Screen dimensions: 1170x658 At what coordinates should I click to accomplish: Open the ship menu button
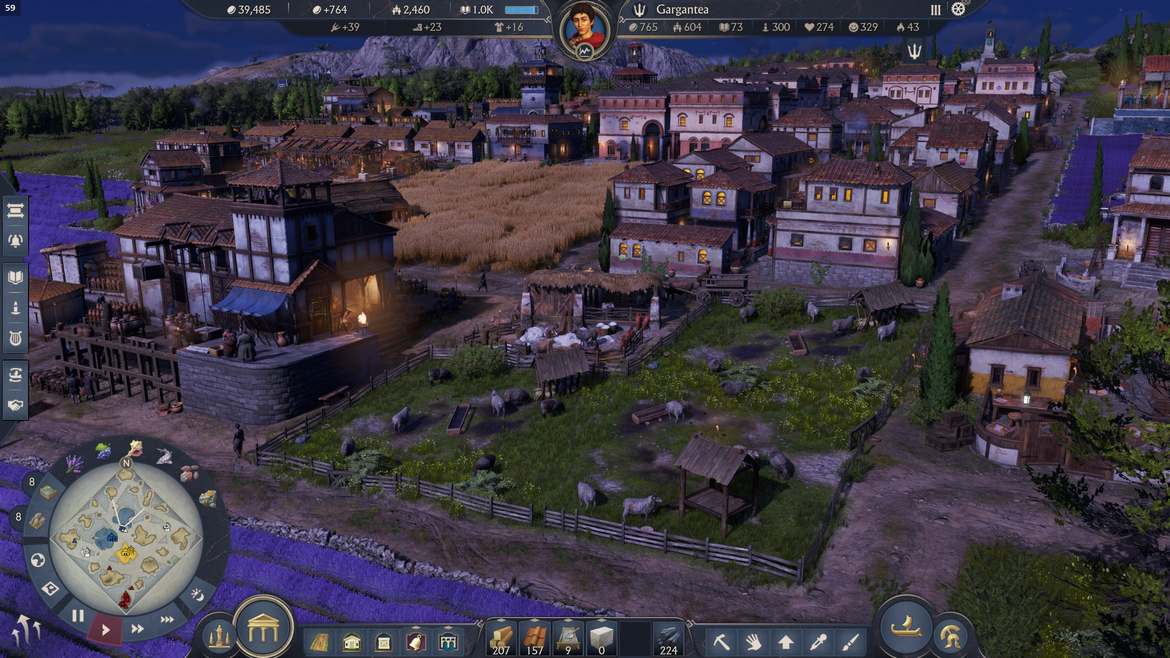coord(906,625)
